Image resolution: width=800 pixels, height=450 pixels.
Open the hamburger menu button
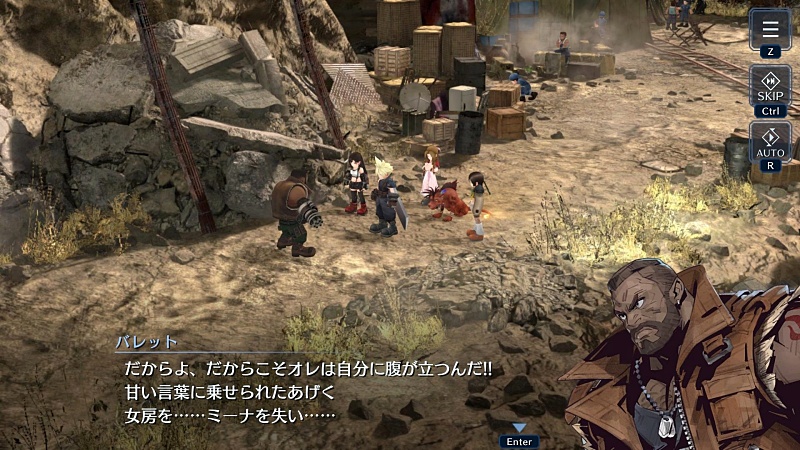(769, 32)
